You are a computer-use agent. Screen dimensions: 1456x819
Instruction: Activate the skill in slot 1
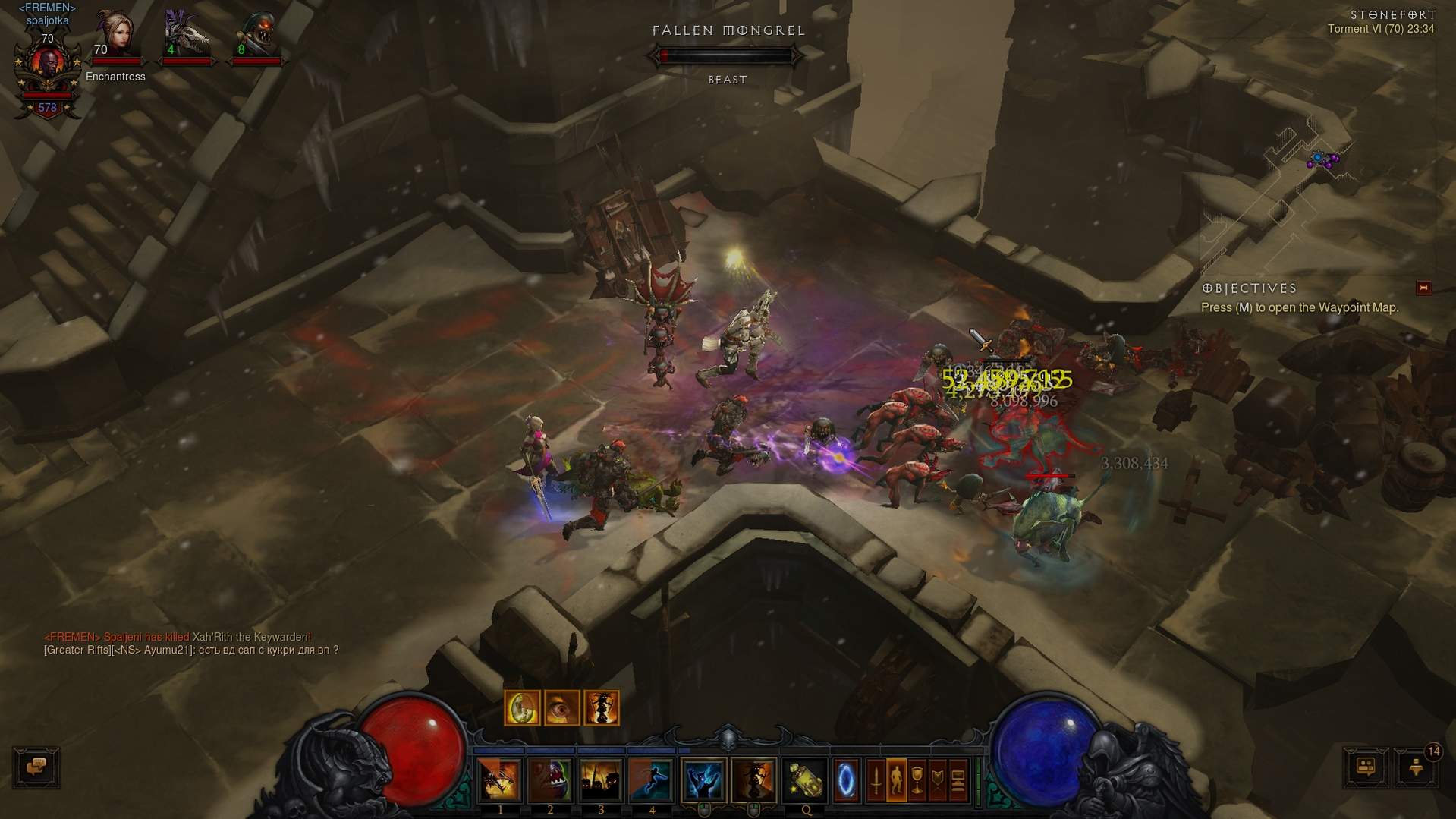(499, 780)
